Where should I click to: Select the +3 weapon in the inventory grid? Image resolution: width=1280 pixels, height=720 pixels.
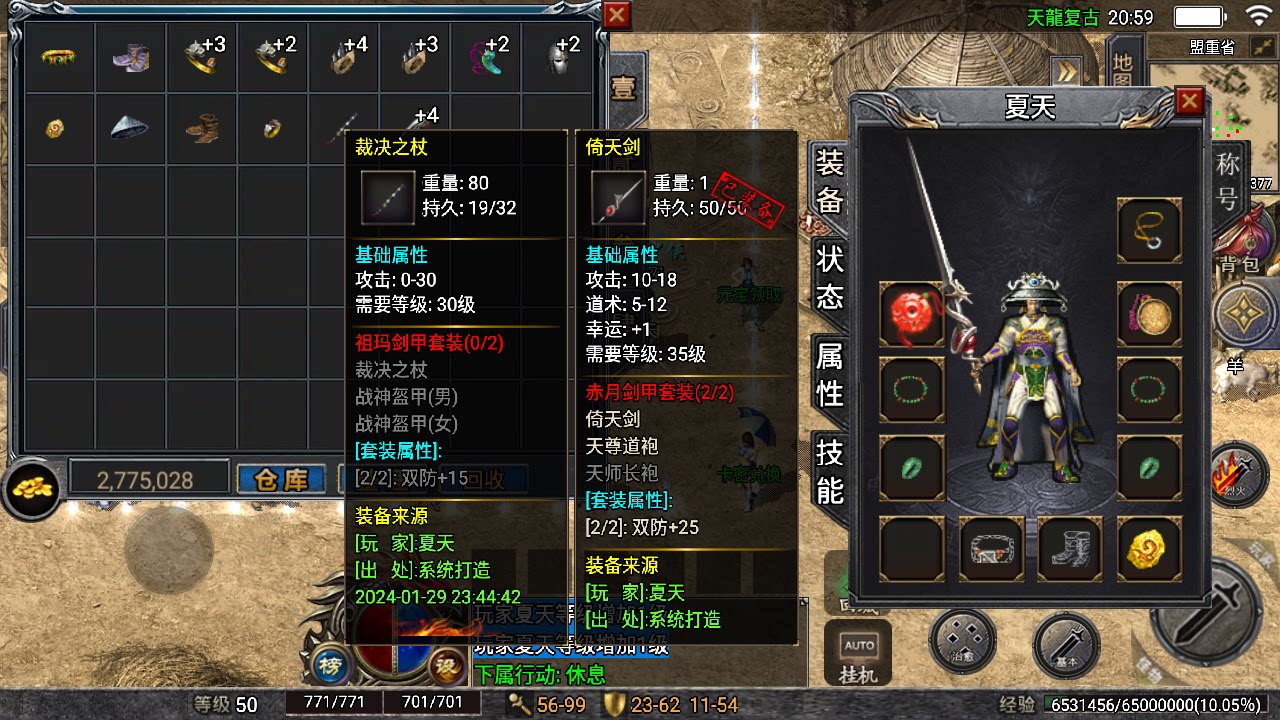pyautogui.click(x=203, y=57)
